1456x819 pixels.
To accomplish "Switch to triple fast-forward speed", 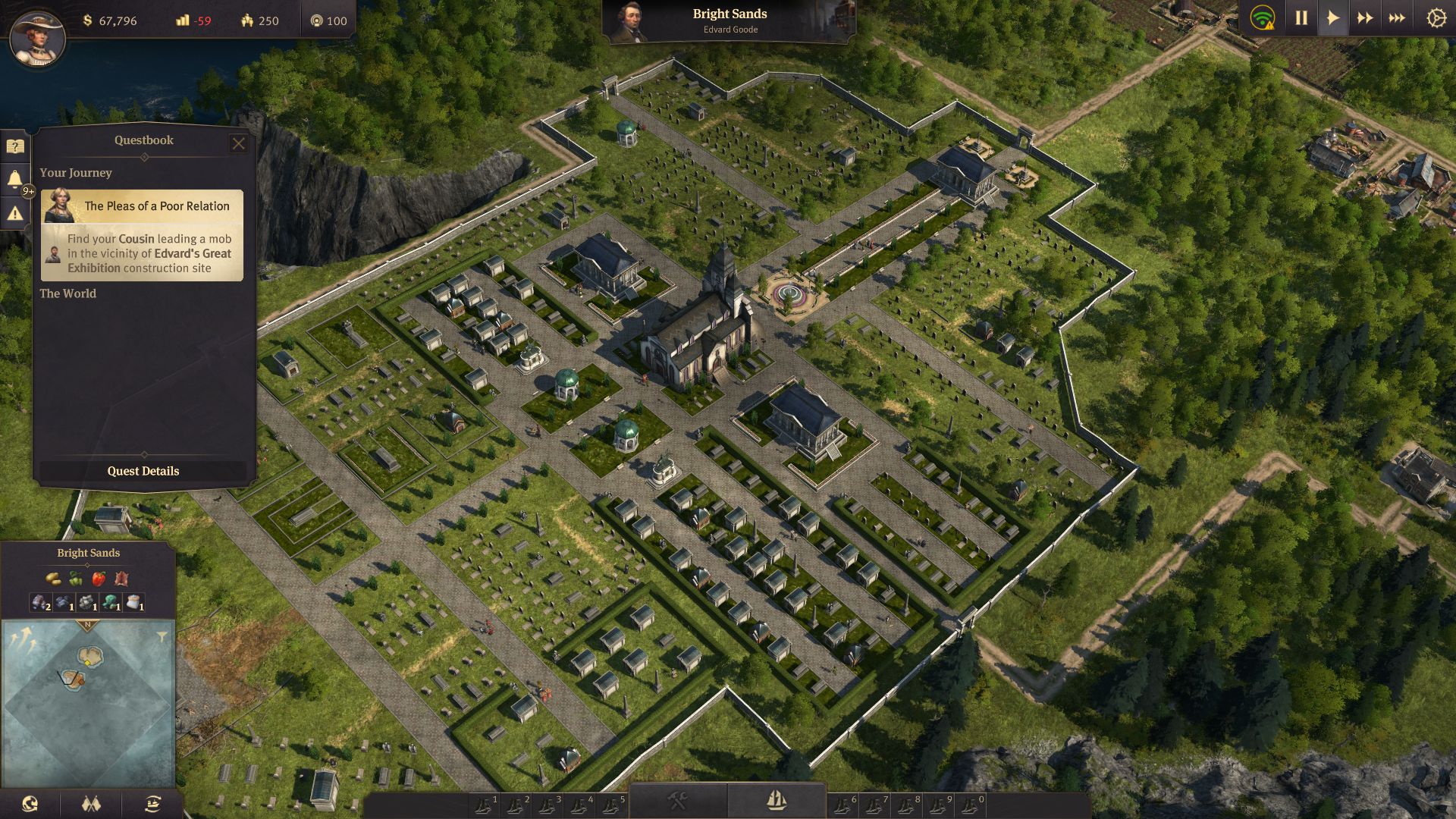I will [x=1397, y=18].
